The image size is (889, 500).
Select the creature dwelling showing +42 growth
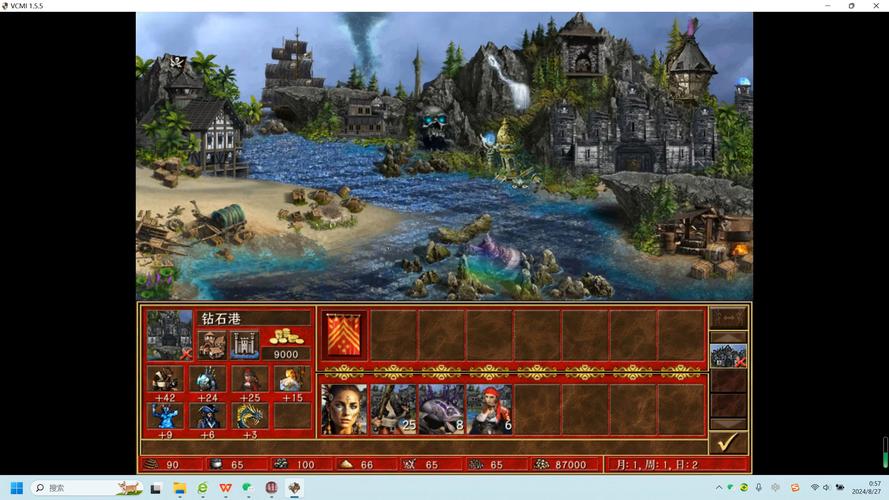tap(164, 379)
